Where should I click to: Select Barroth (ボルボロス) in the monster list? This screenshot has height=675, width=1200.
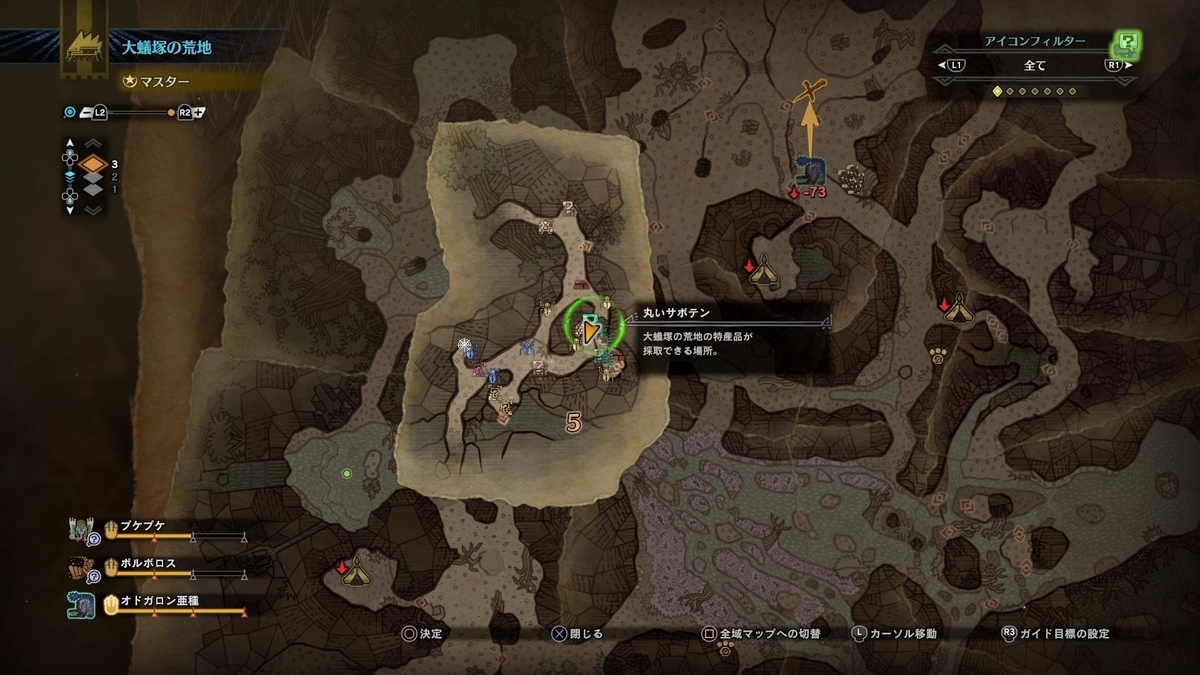pyautogui.click(x=148, y=564)
